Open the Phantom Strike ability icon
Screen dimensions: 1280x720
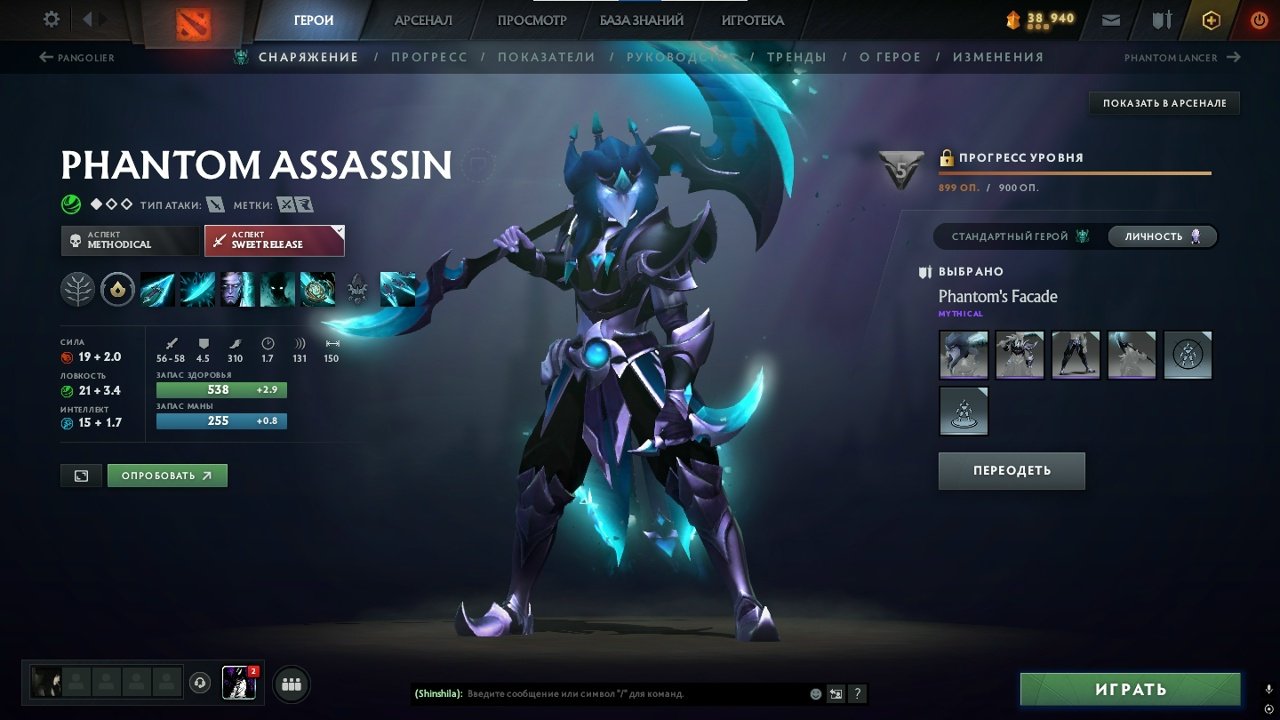click(197, 289)
